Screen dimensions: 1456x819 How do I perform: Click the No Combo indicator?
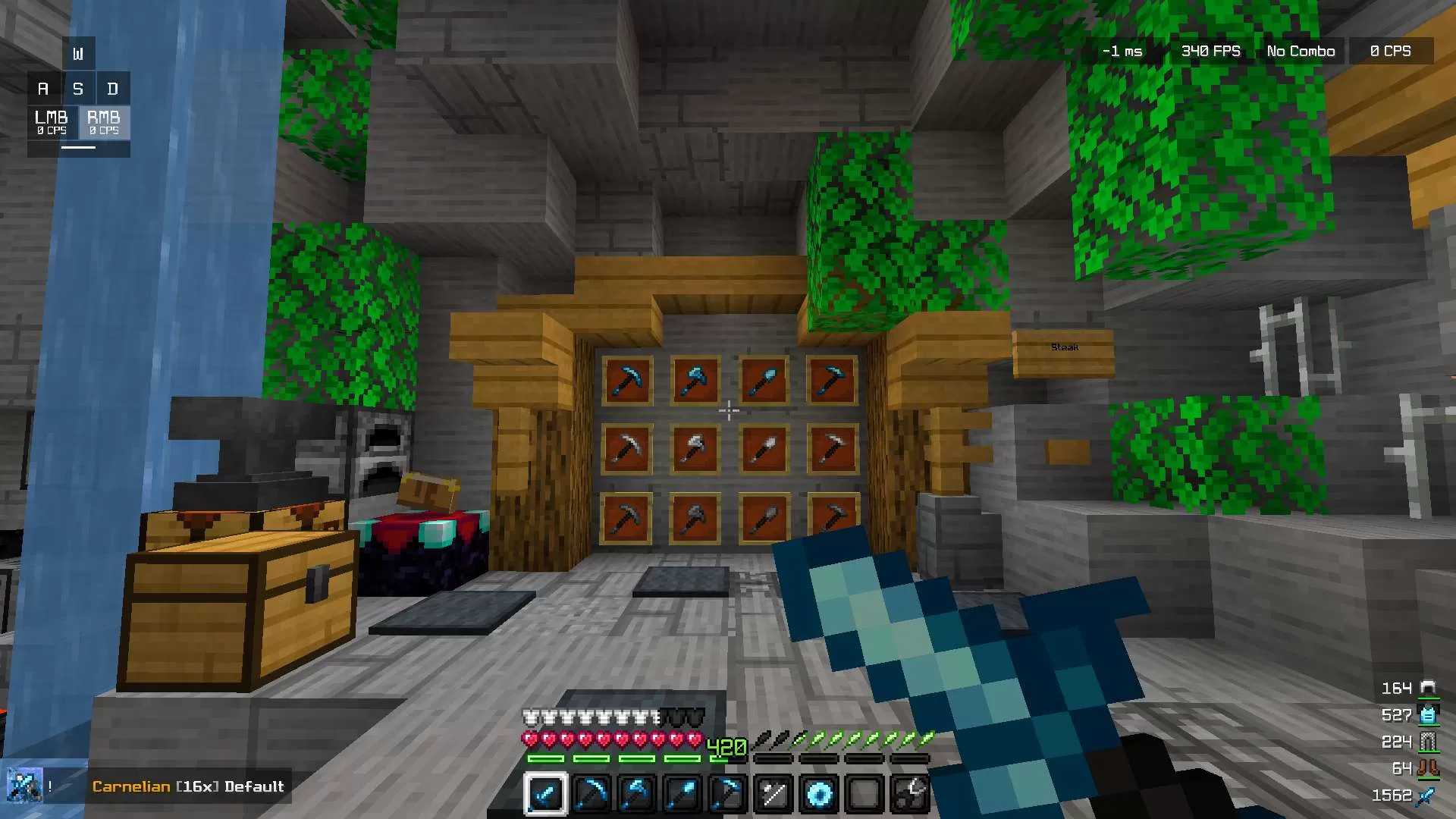1300,51
